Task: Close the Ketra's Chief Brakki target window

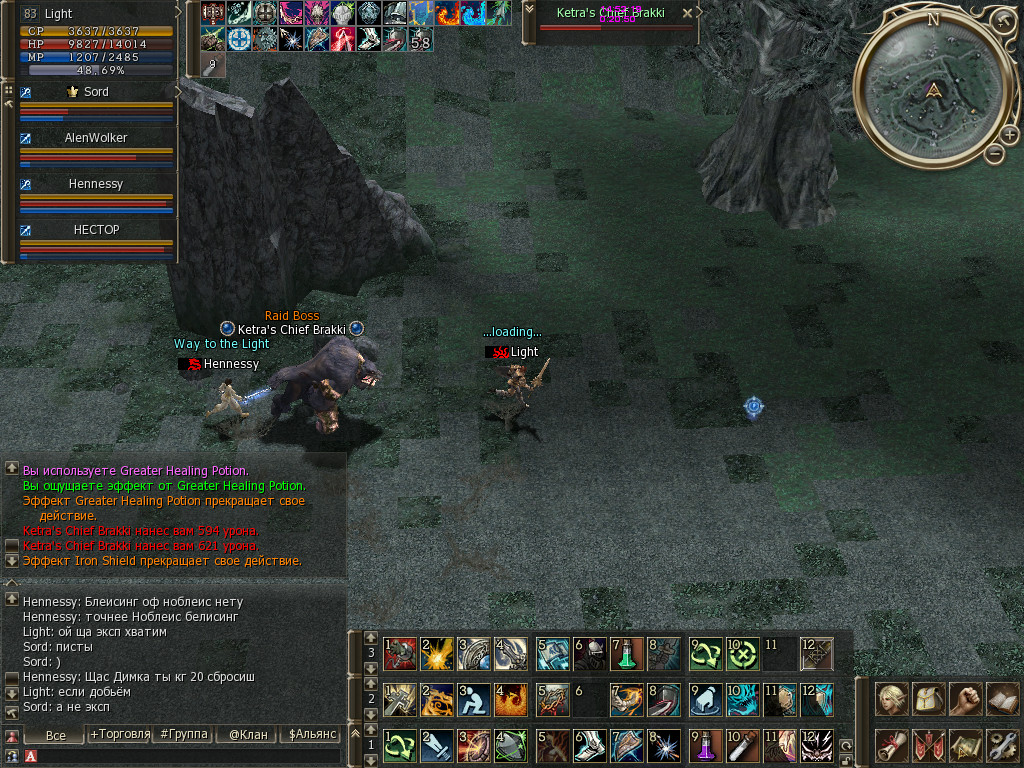Action: (x=687, y=14)
